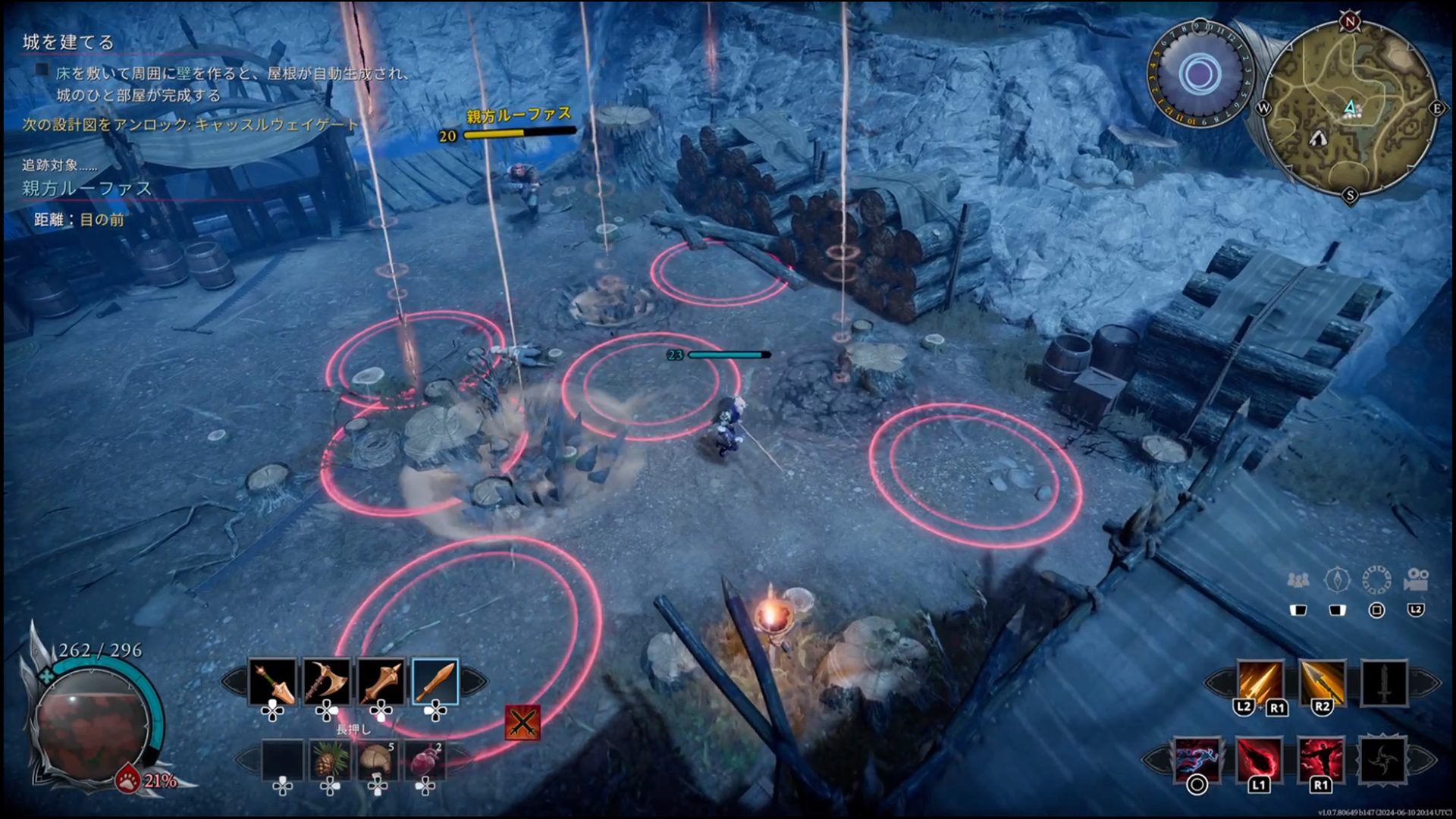
Task: Cast the red blood meteor spell
Action: (1259, 759)
